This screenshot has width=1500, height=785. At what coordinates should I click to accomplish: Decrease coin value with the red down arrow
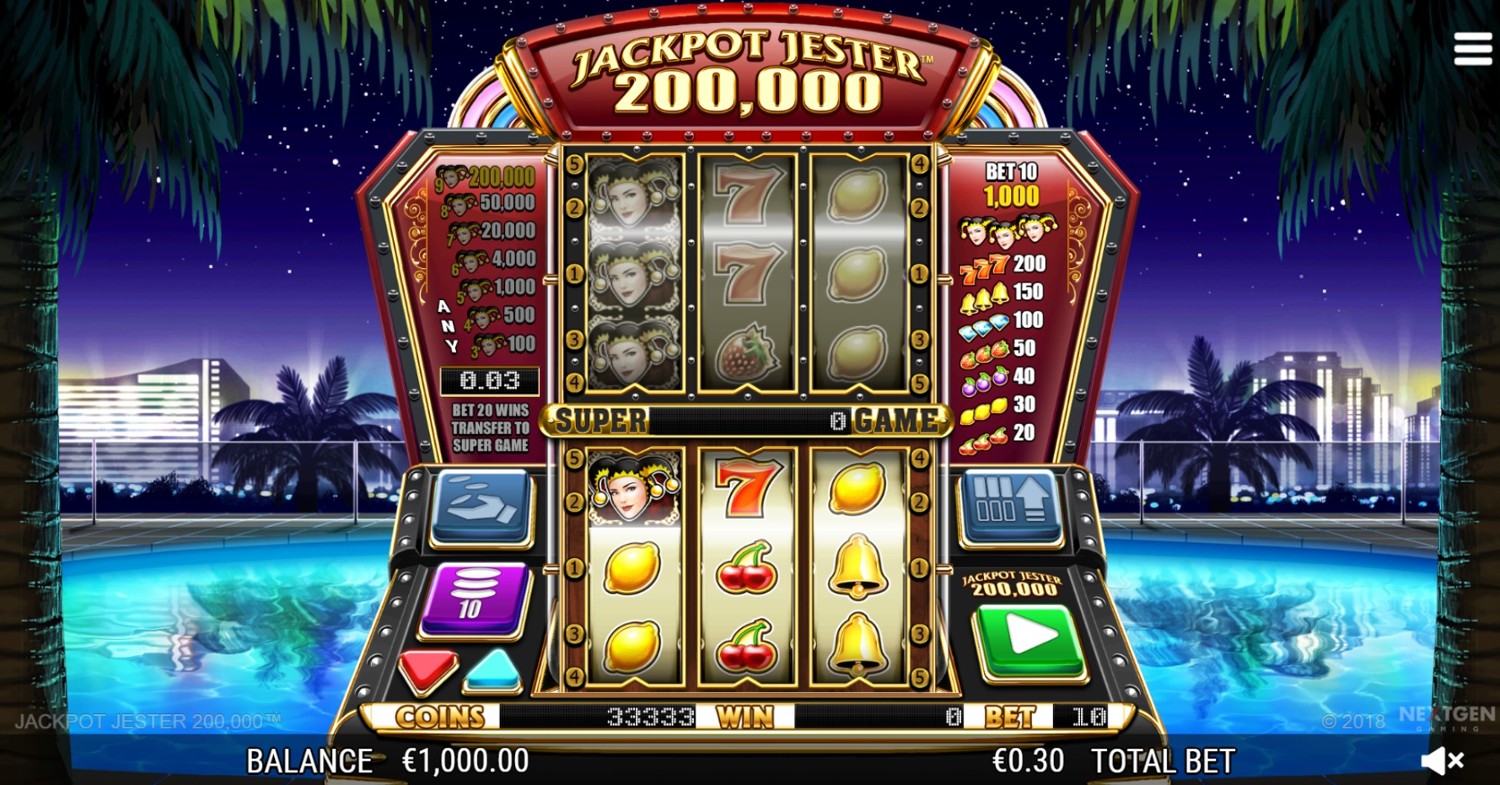(x=428, y=670)
